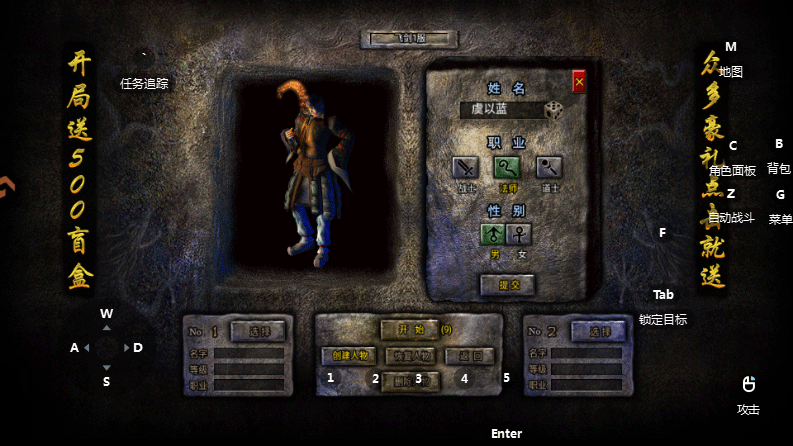
Task: Select character slot No. 2 with 选择
Action: [599, 330]
